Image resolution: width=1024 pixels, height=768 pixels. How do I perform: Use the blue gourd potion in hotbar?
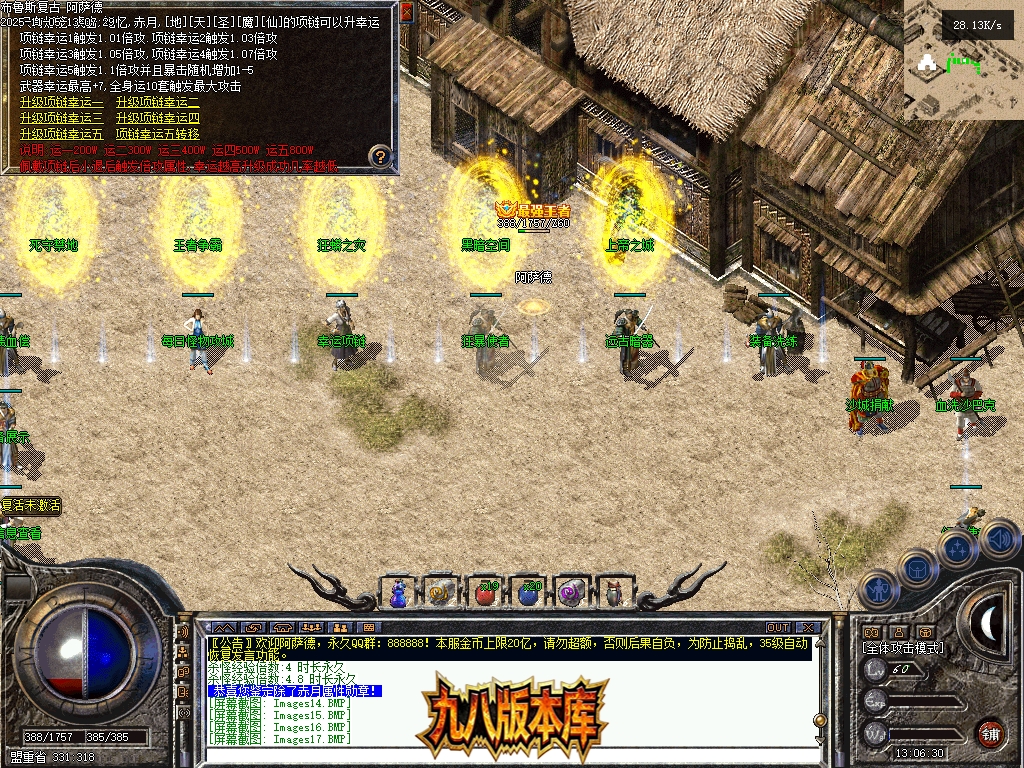[x=398, y=593]
